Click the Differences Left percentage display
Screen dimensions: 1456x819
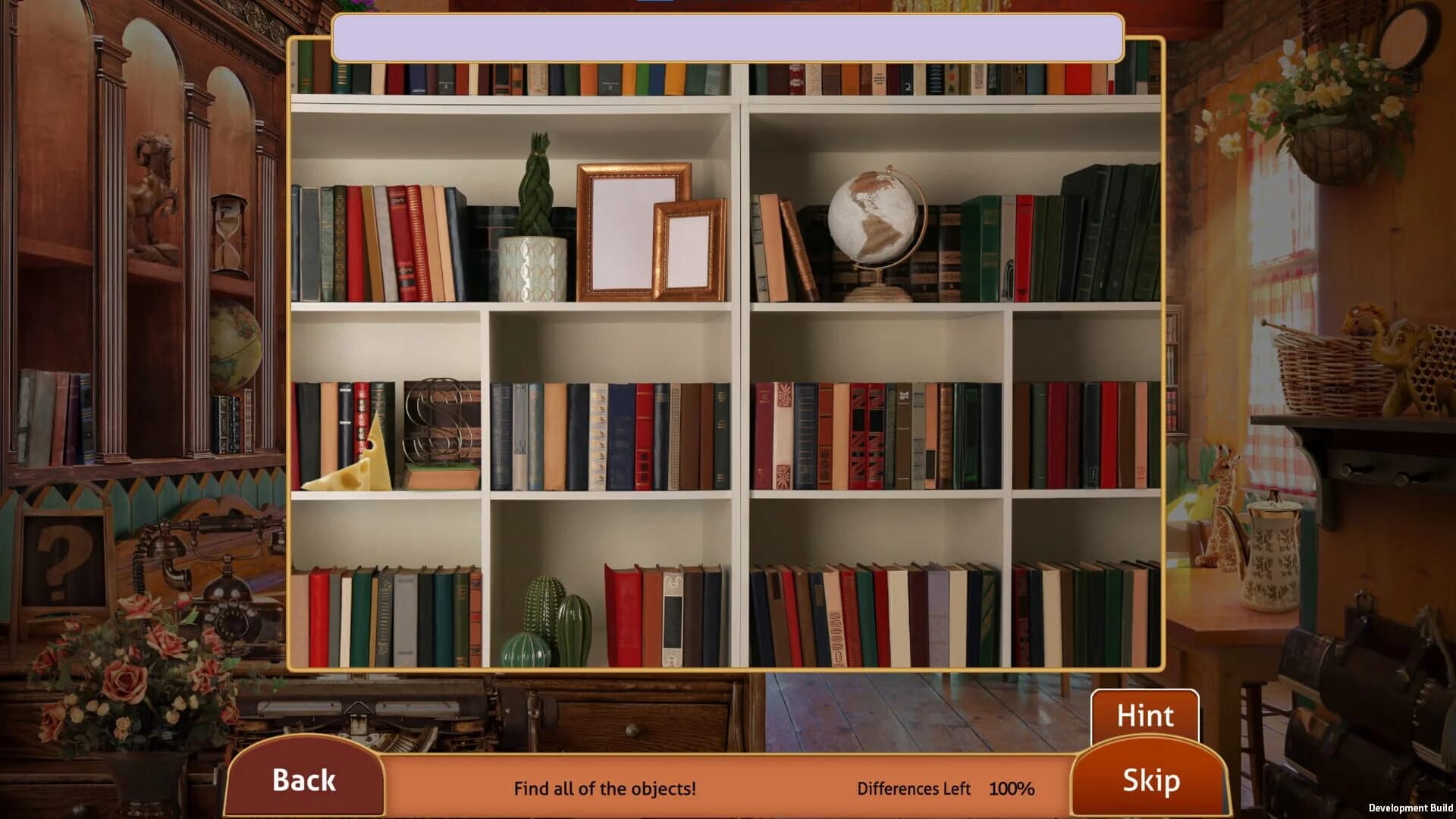pyautogui.click(x=1012, y=789)
